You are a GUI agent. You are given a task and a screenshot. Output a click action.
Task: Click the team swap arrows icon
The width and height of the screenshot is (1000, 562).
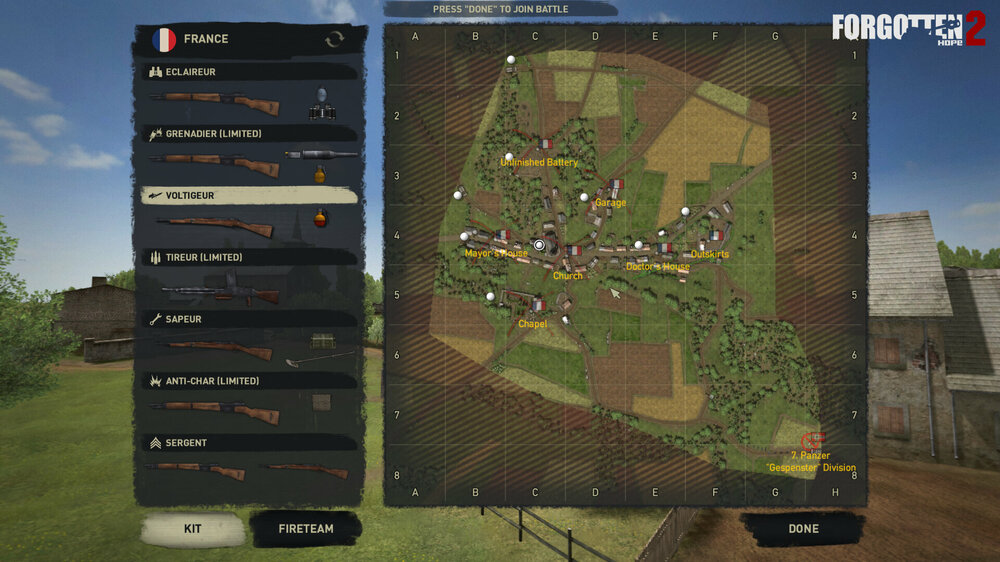point(335,39)
